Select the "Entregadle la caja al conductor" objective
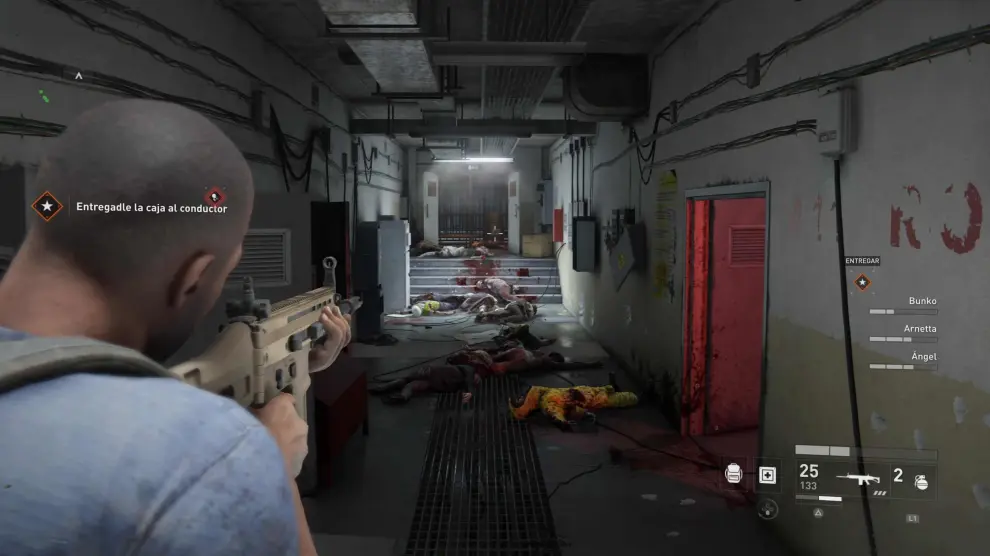The width and height of the screenshot is (990, 556). click(151, 208)
